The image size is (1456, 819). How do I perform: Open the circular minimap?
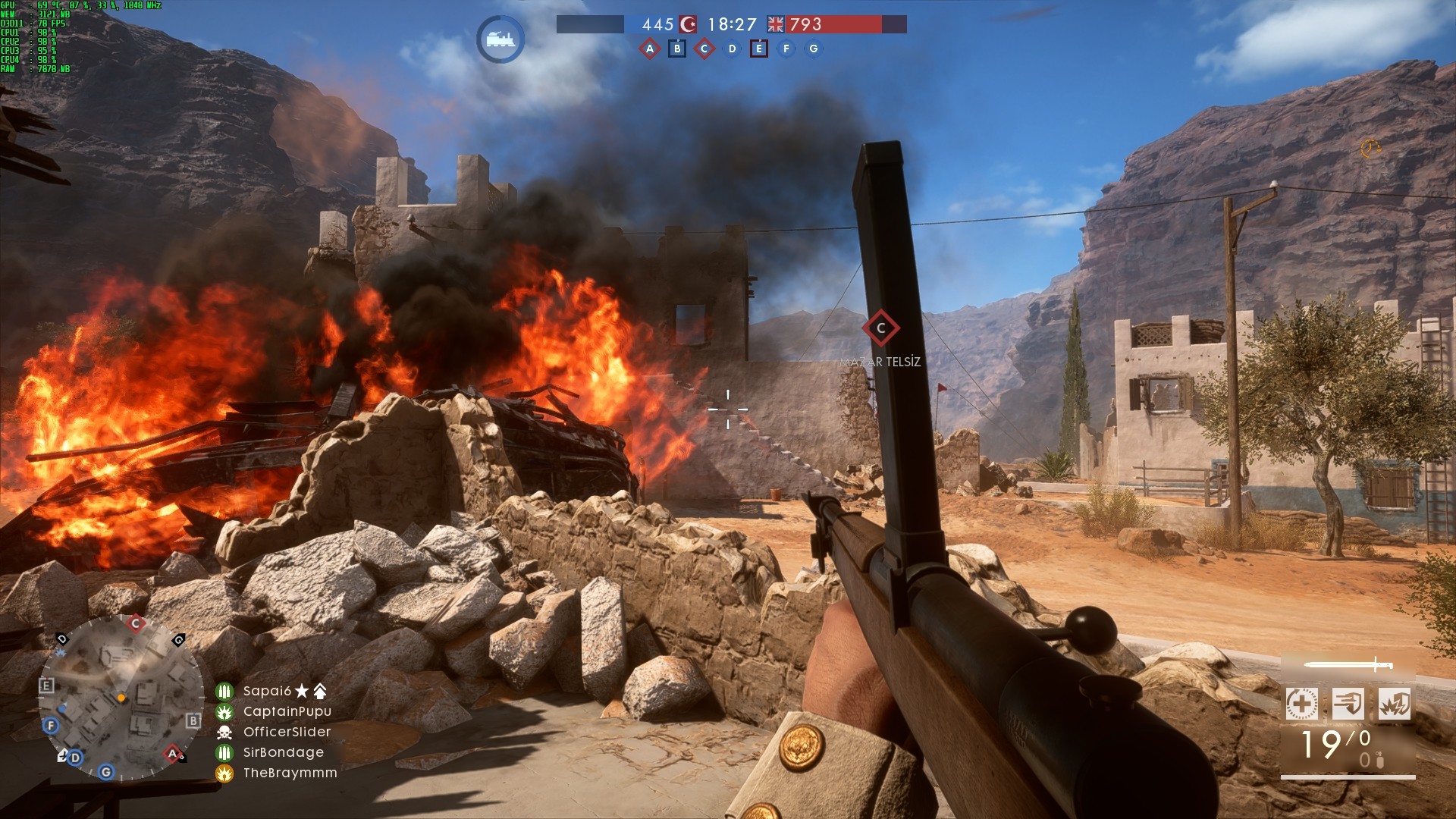coord(121,698)
